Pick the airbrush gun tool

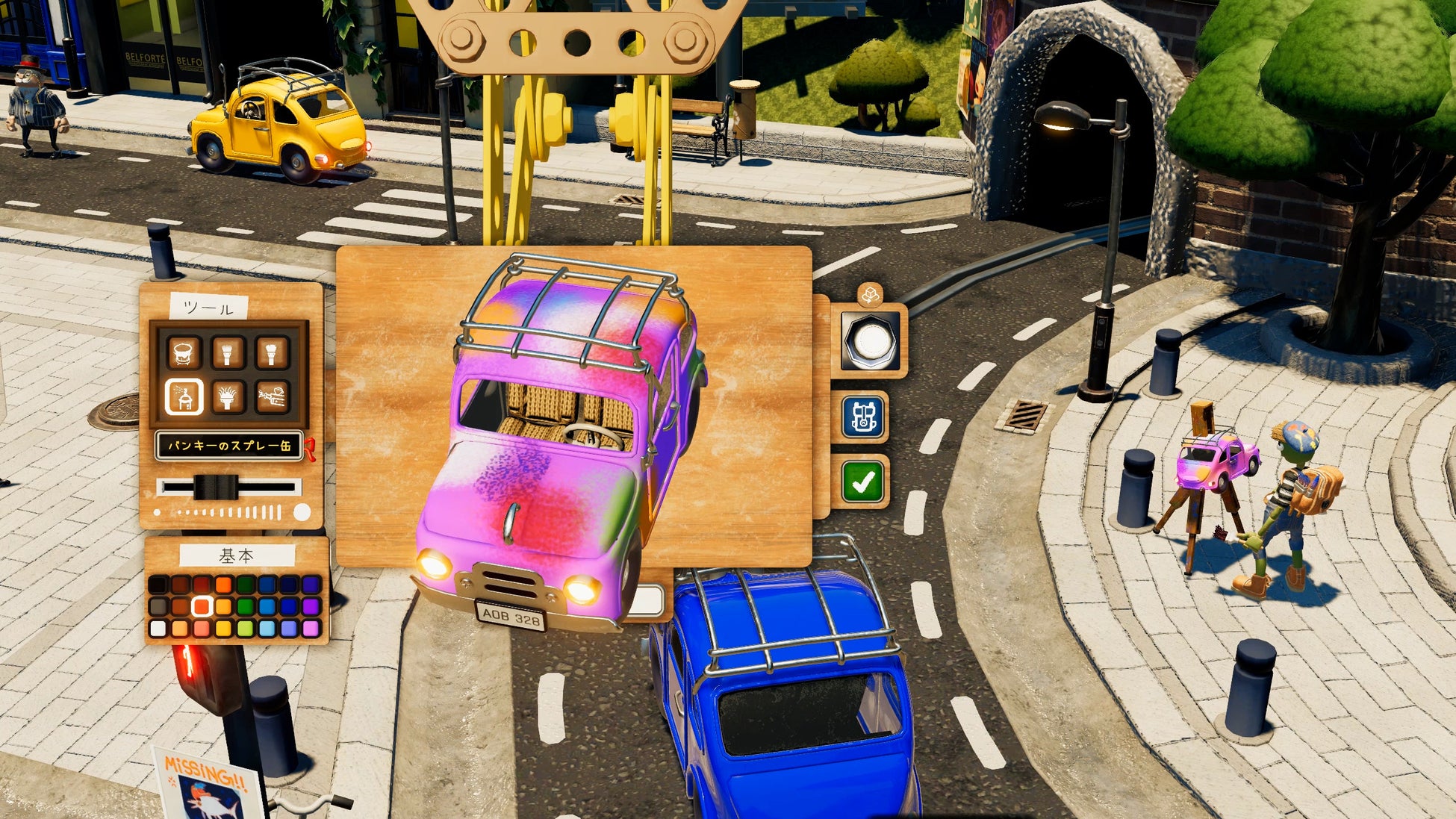pyautogui.click(x=272, y=396)
